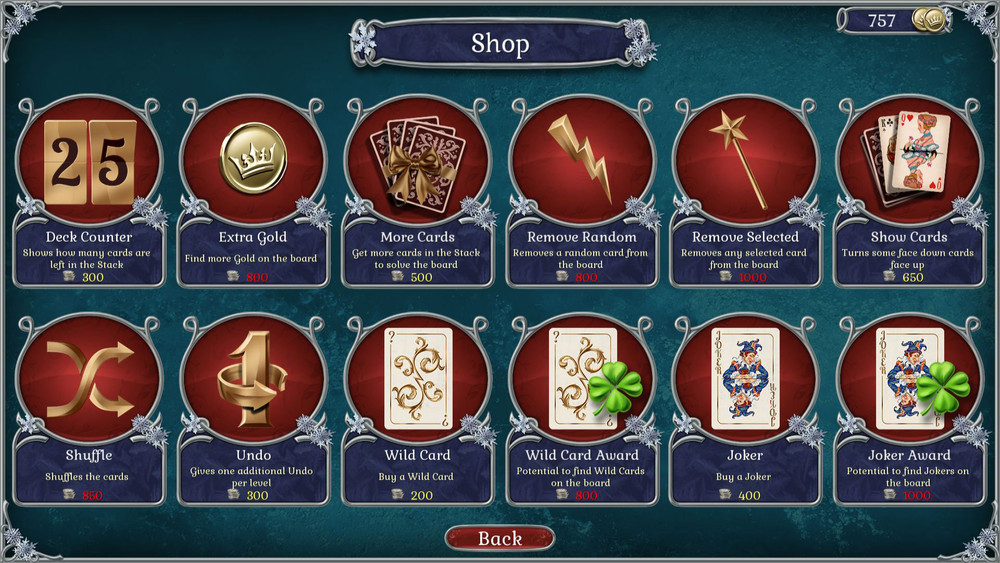The width and height of the screenshot is (1000, 563).
Task: Pick the Shuffle arrows item
Action: point(89,380)
